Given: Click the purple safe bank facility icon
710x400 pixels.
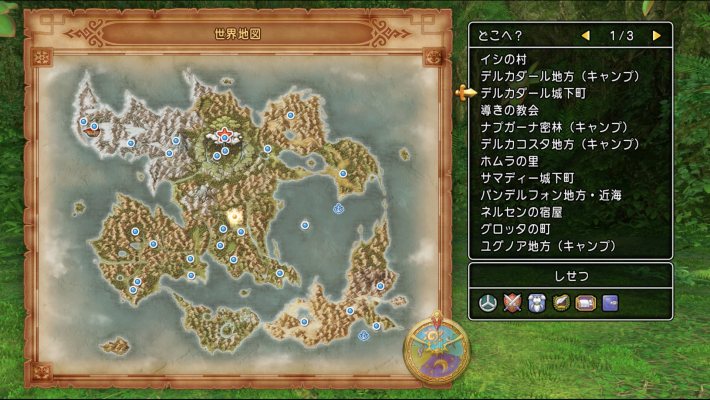Looking at the screenshot, I should click(x=610, y=302).
